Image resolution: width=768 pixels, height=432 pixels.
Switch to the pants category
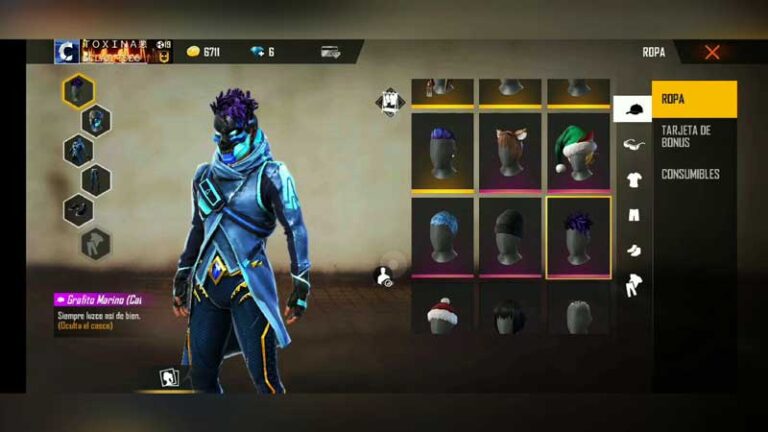pos(633,215)
